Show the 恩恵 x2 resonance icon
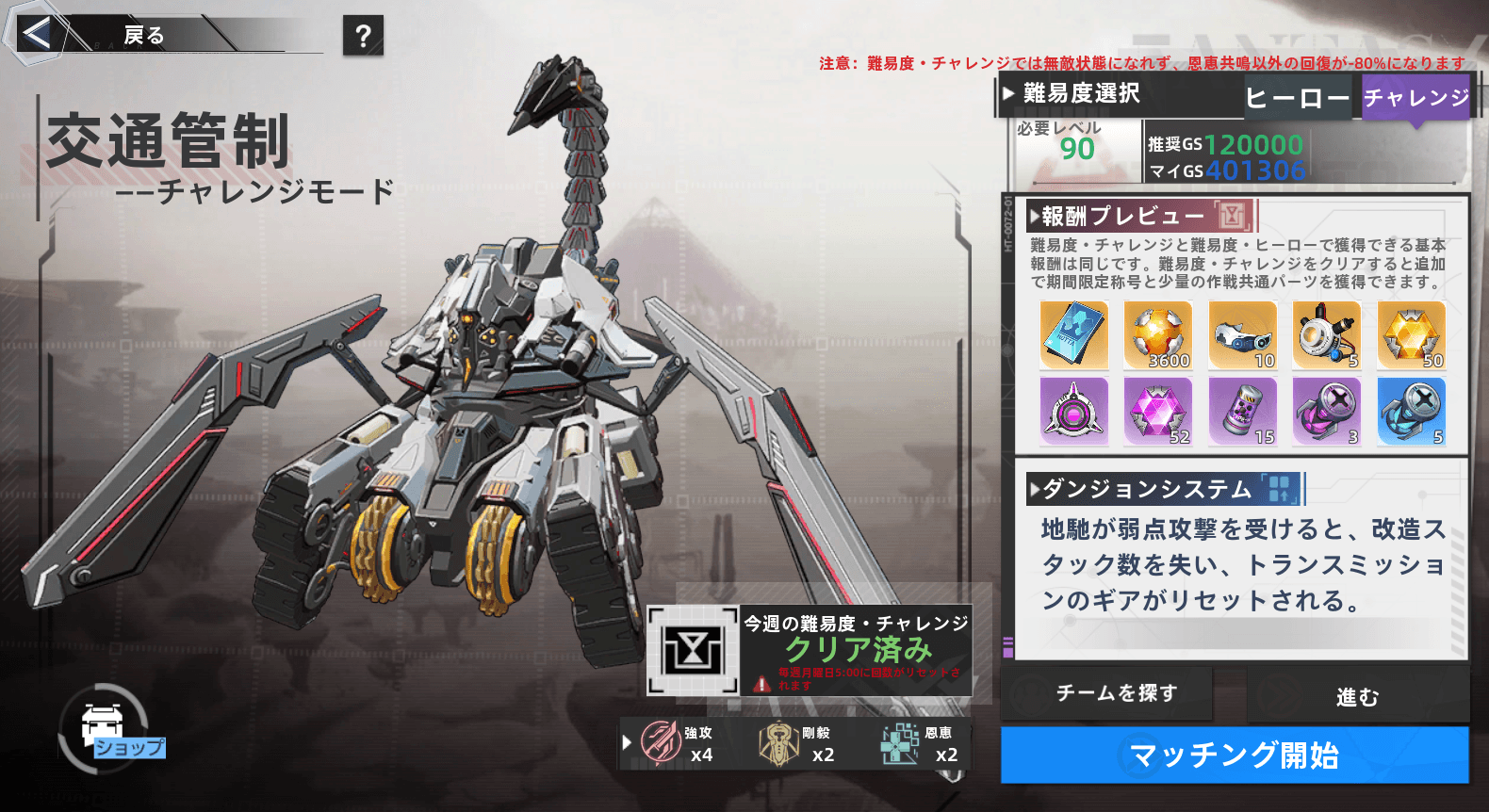Image resolution: width=1489 pixels, height=812 pixels. (900, 742)
